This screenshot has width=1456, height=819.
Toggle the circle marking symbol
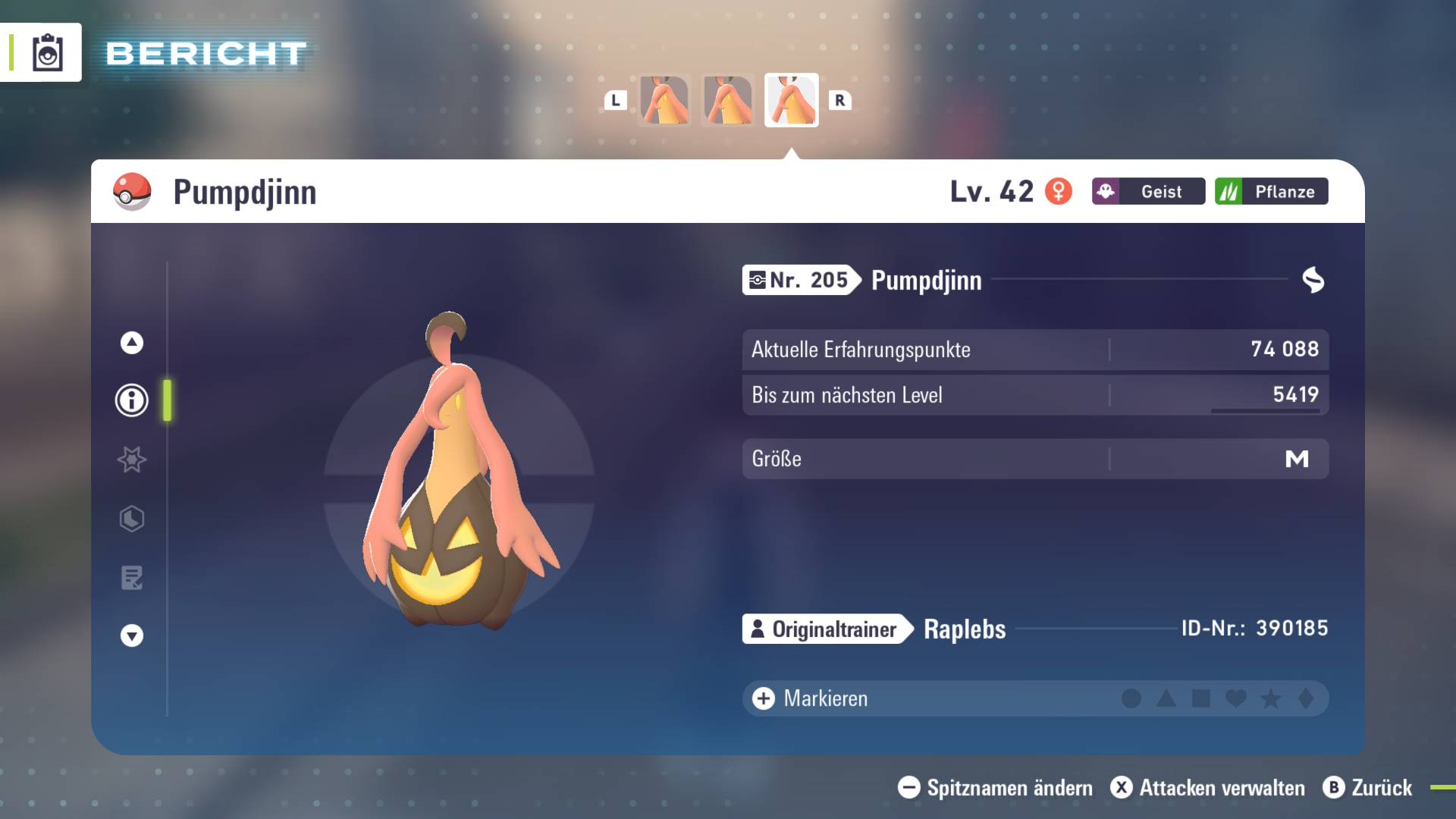1131,698
